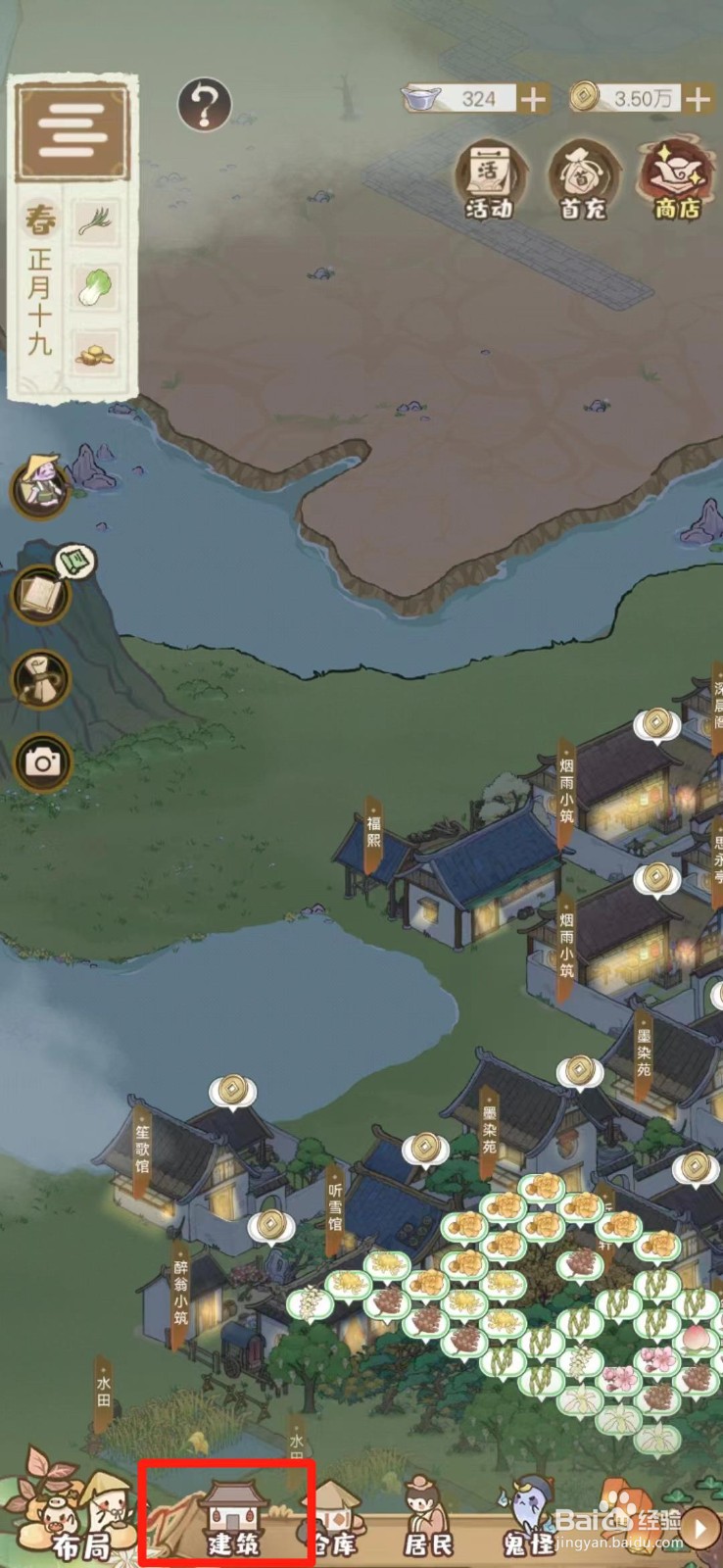Viewport: 723px width, 1568px height.
Task: Open the three-line main menu
Action: tap(72, 129)
